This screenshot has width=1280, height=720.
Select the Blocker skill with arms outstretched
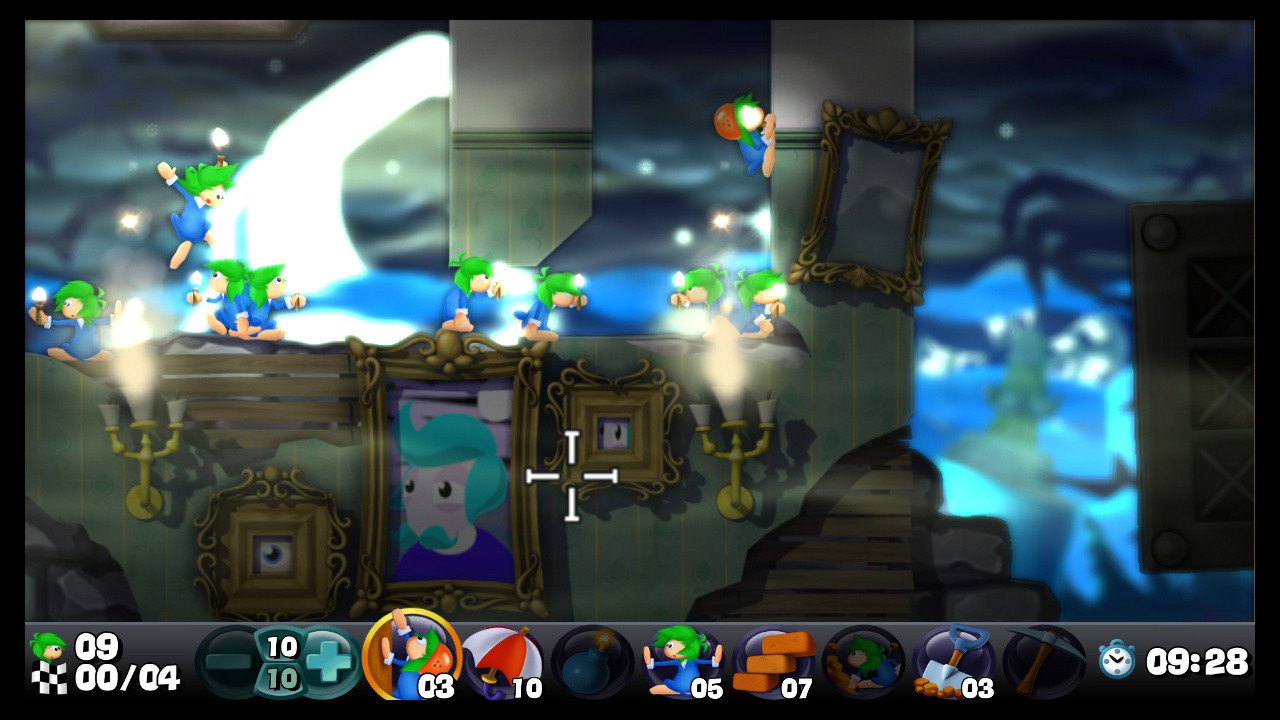click(x=682, y=662)
